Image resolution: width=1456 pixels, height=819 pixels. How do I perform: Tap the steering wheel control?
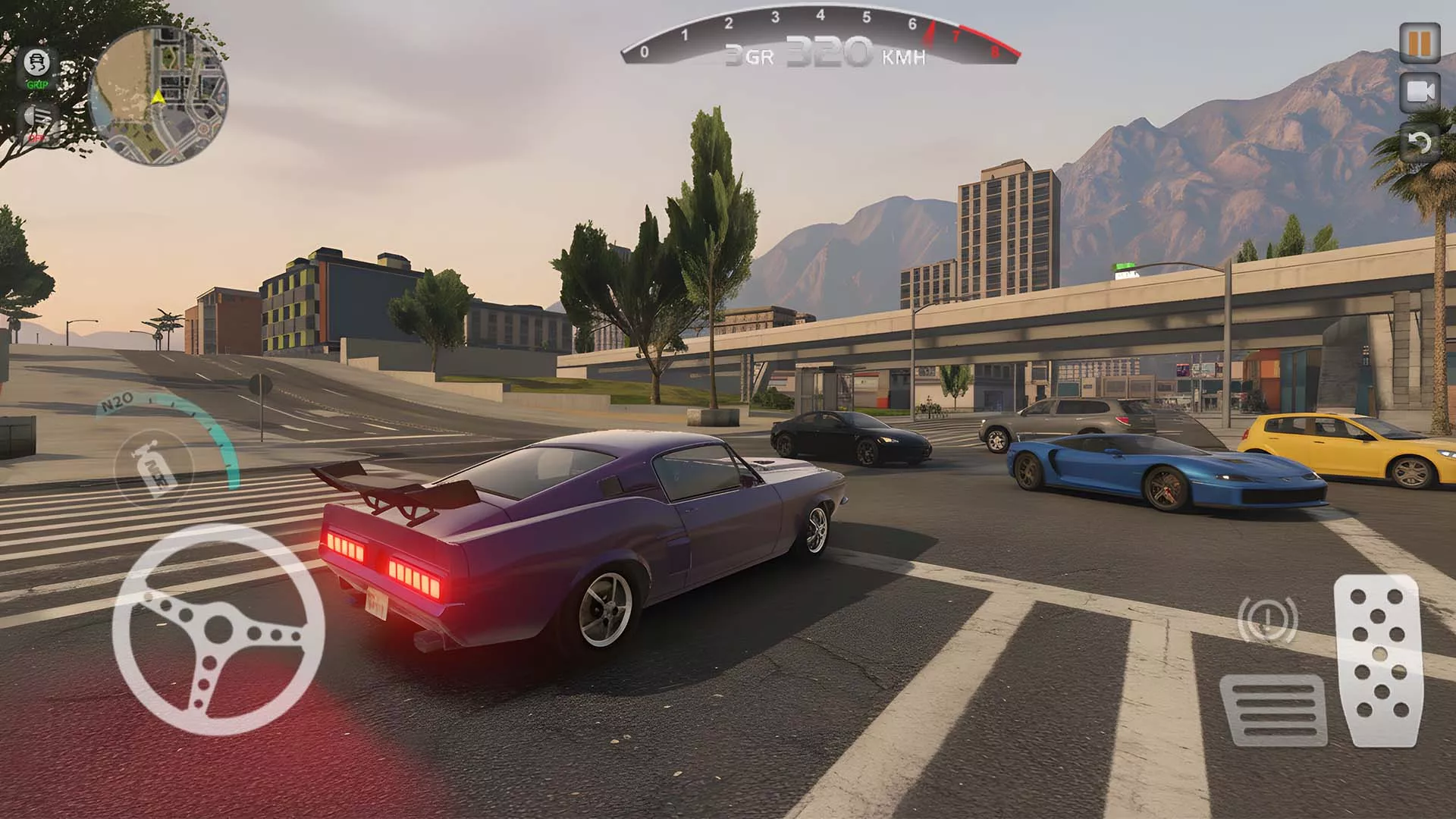(x=218, y=629)
